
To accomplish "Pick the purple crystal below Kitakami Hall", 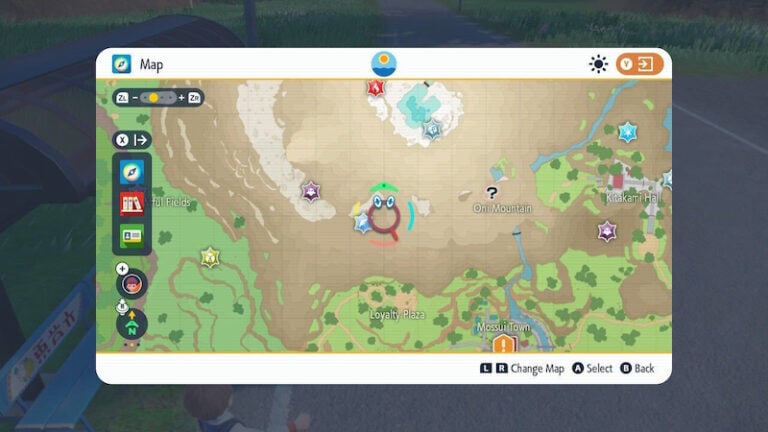I will coord(606,231).
